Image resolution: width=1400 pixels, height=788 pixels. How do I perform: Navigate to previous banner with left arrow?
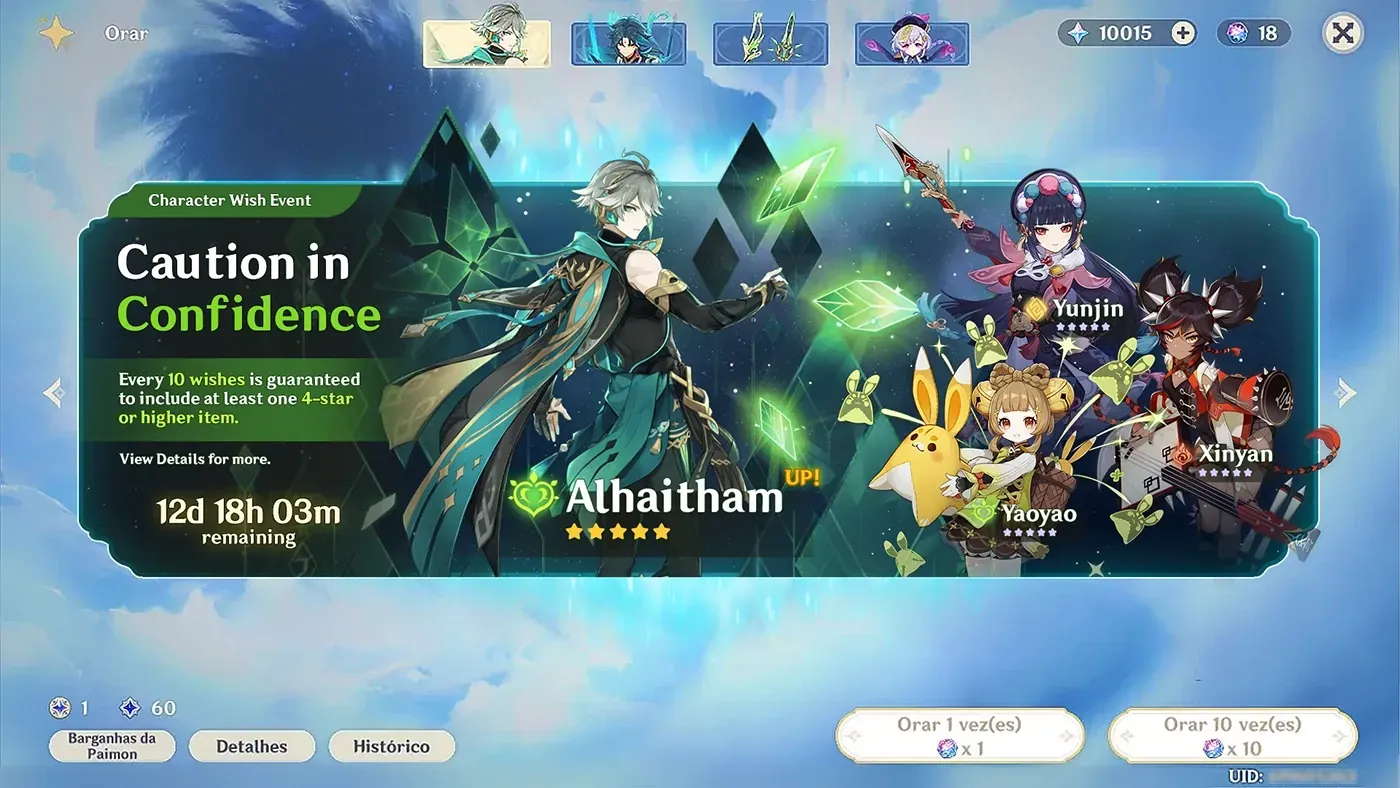tap(52, 390)
